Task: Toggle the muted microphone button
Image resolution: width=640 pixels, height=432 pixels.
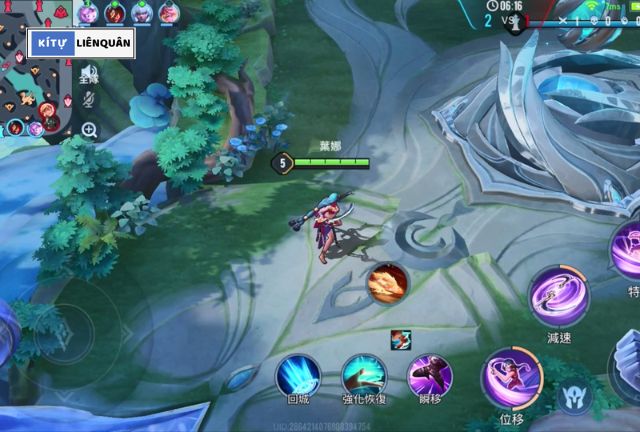Action: (89, 100)
